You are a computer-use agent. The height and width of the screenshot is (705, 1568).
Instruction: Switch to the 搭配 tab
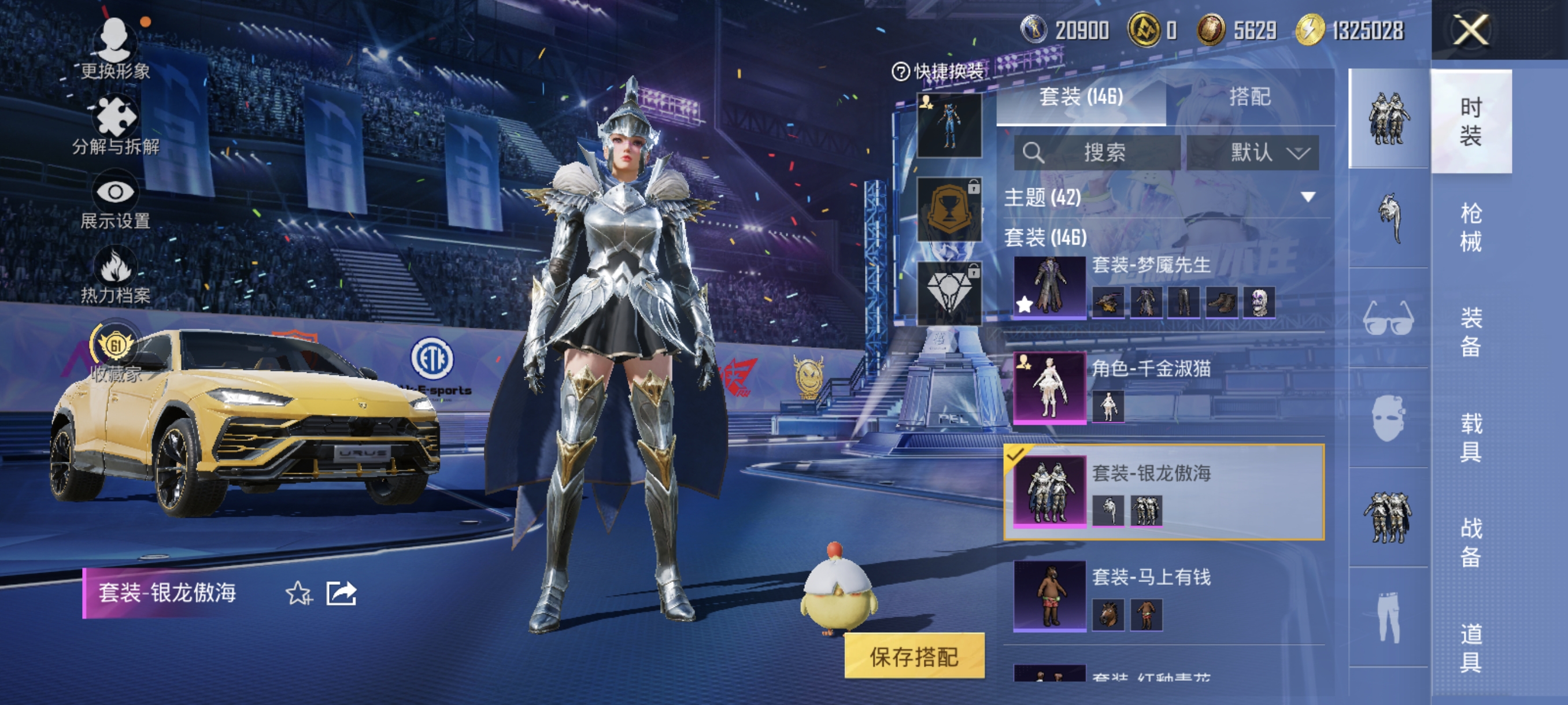click(x=1249, y=97)
